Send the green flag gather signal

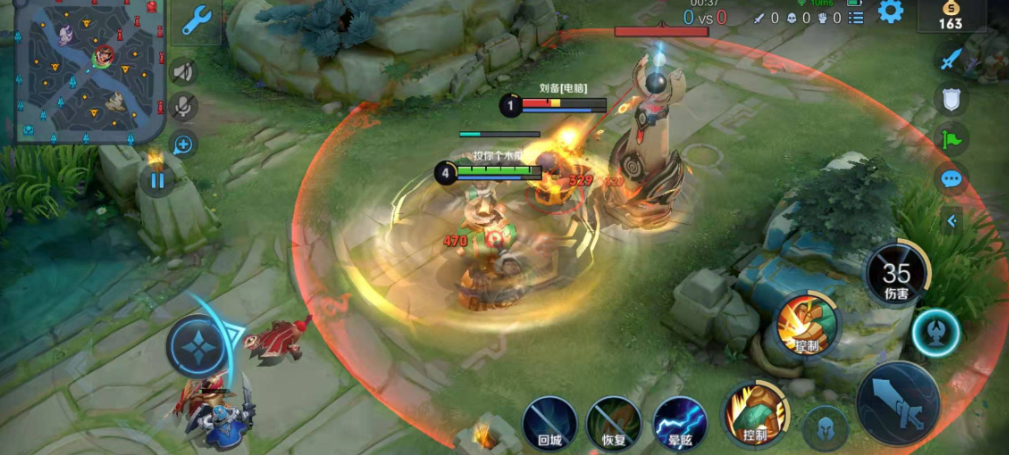tap(950, 139)
